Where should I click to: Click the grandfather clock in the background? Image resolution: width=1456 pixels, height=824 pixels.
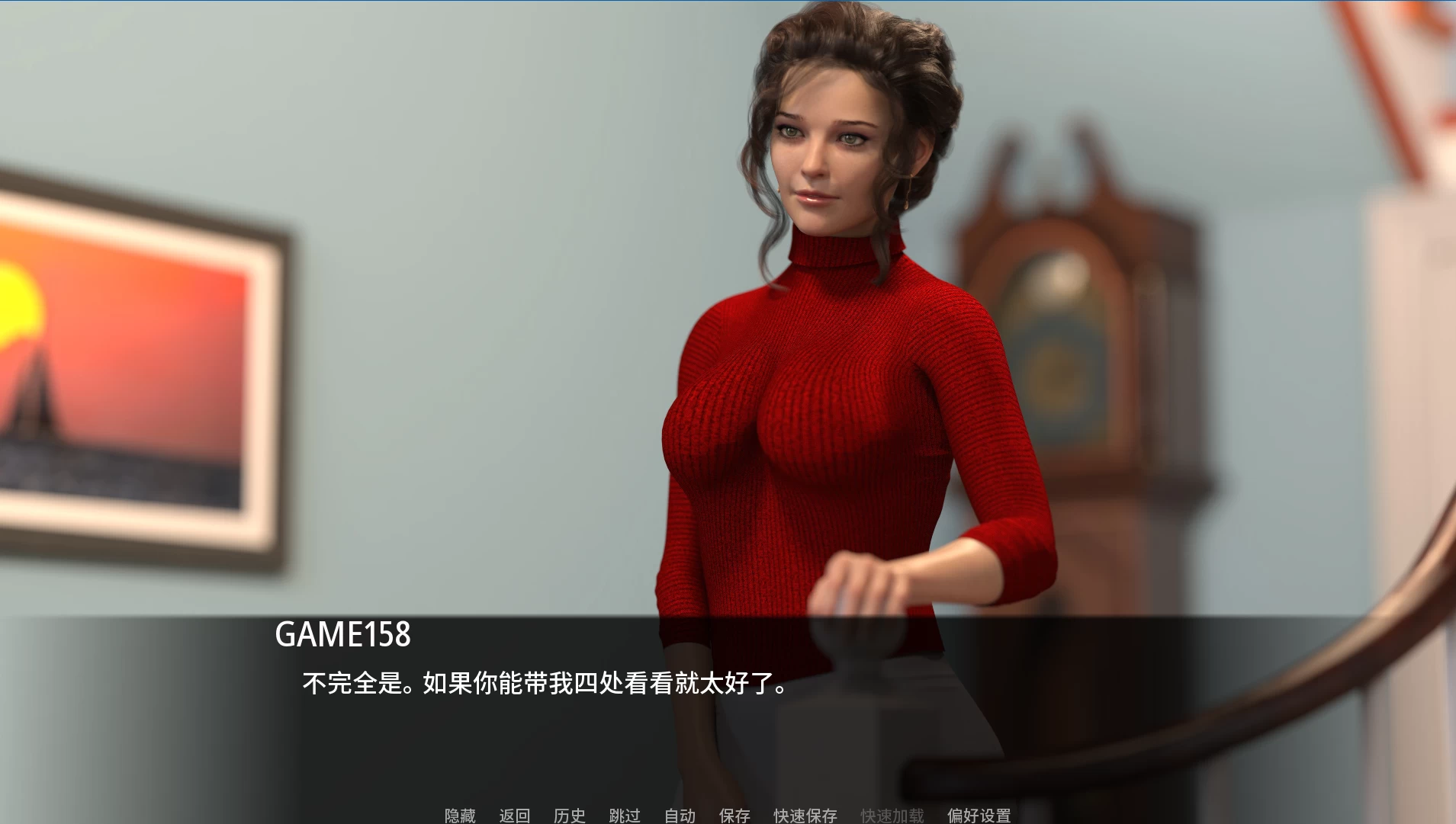(x=1068, y=305)
